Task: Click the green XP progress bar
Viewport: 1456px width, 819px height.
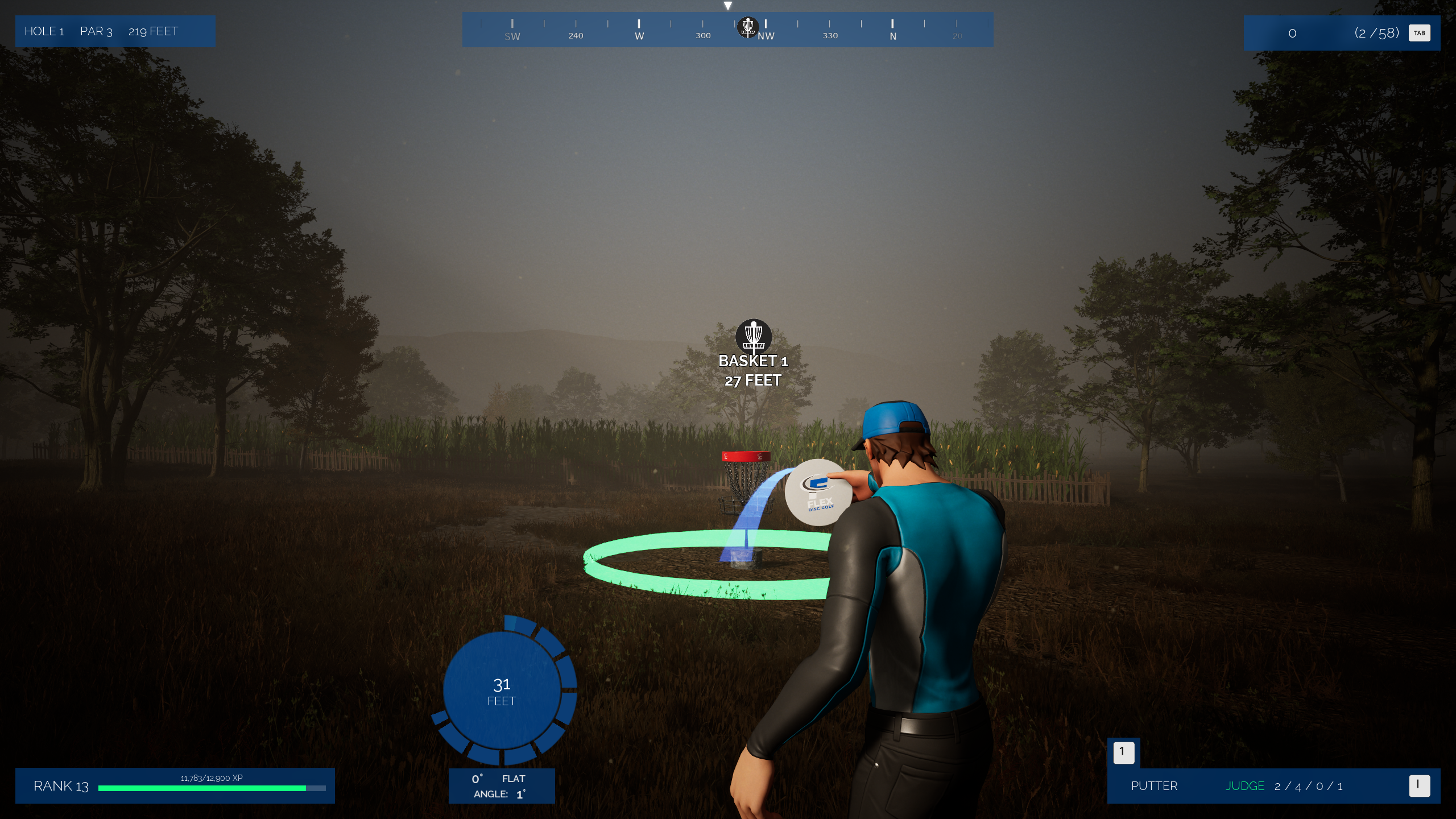Action: 202,788
